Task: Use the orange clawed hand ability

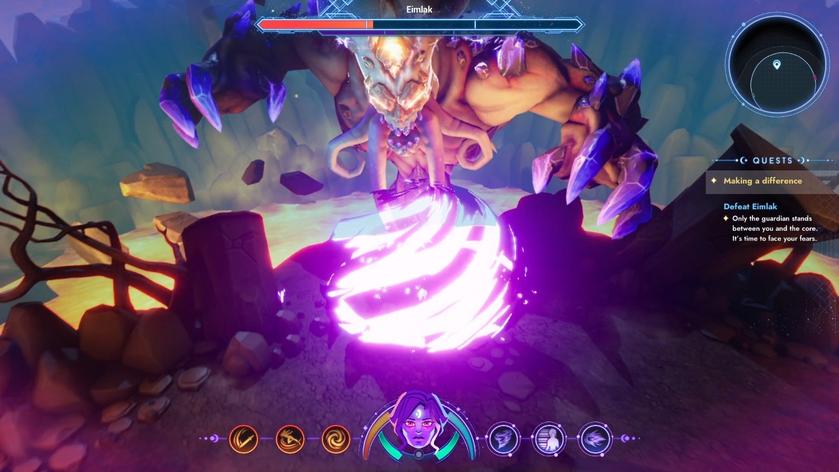Action: [290, 438]
